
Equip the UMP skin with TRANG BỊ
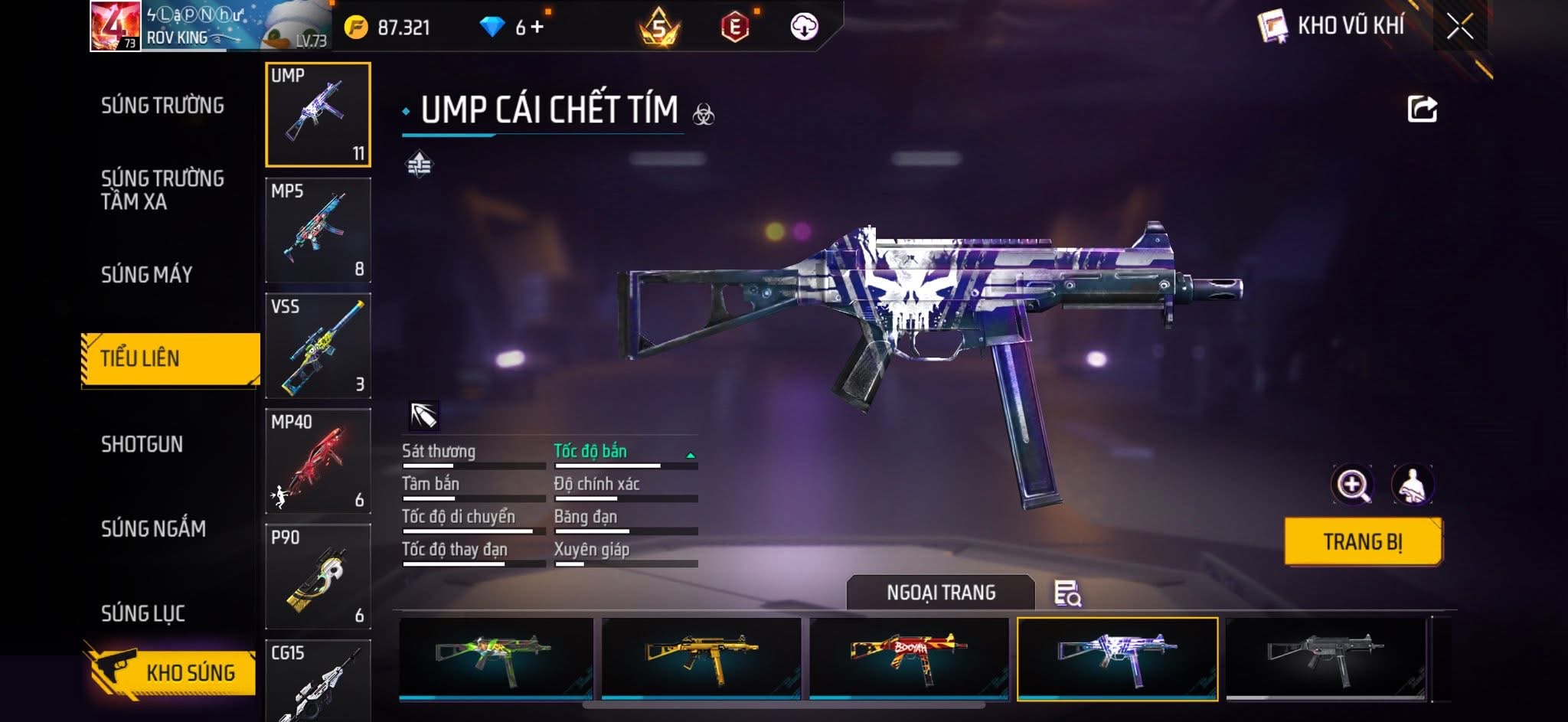[1363, 542]
